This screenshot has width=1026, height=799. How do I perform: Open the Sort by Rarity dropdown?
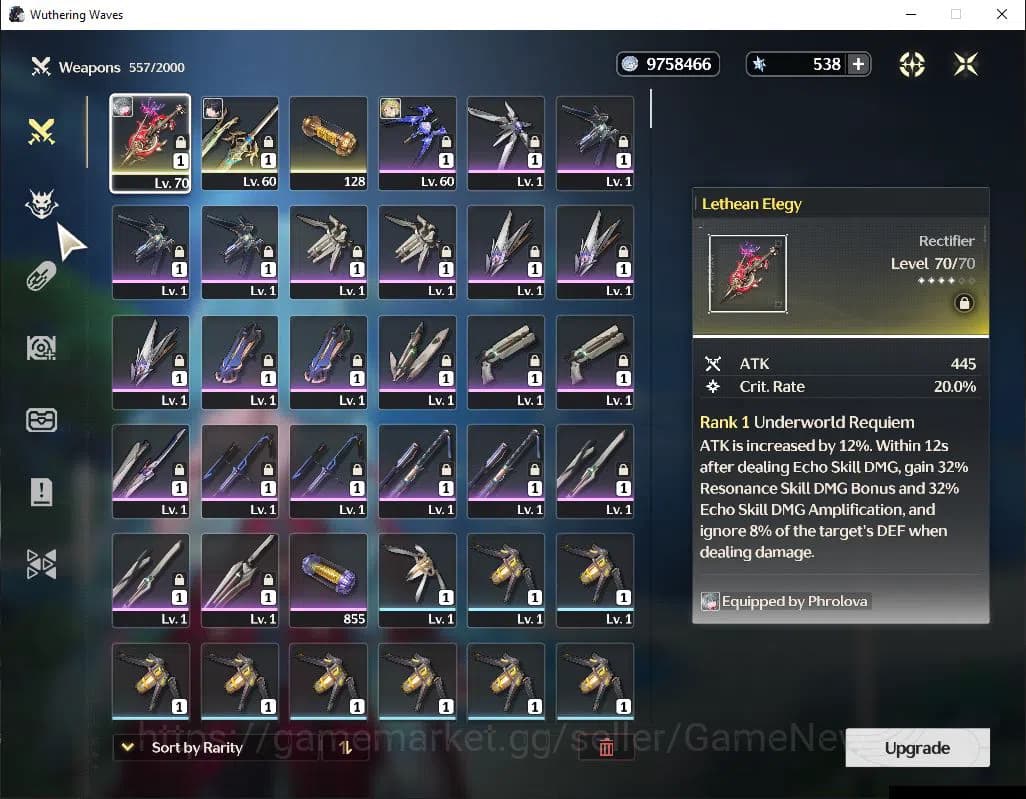coord(185,747)
